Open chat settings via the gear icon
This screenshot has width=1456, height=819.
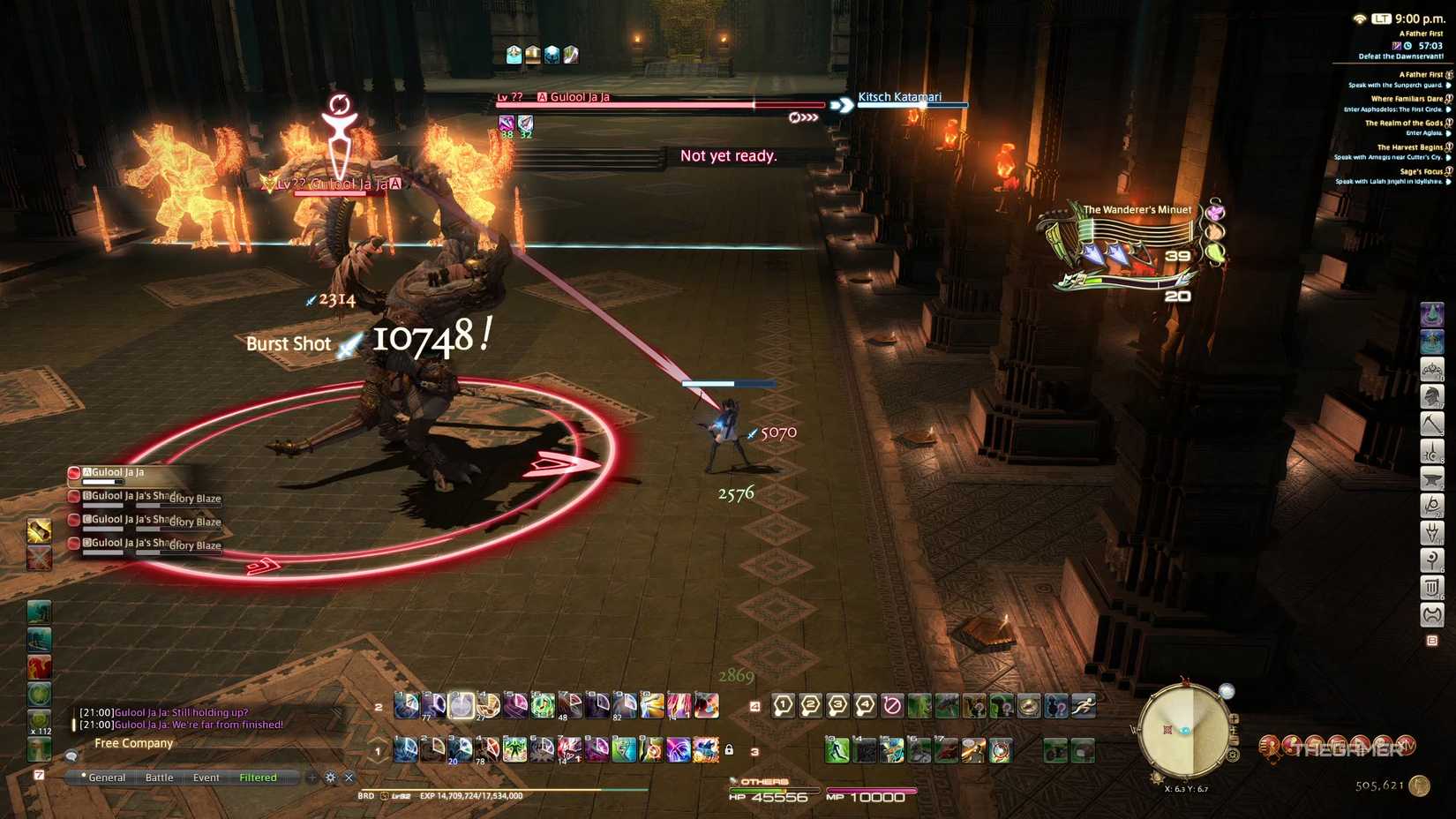click(330, 778)
